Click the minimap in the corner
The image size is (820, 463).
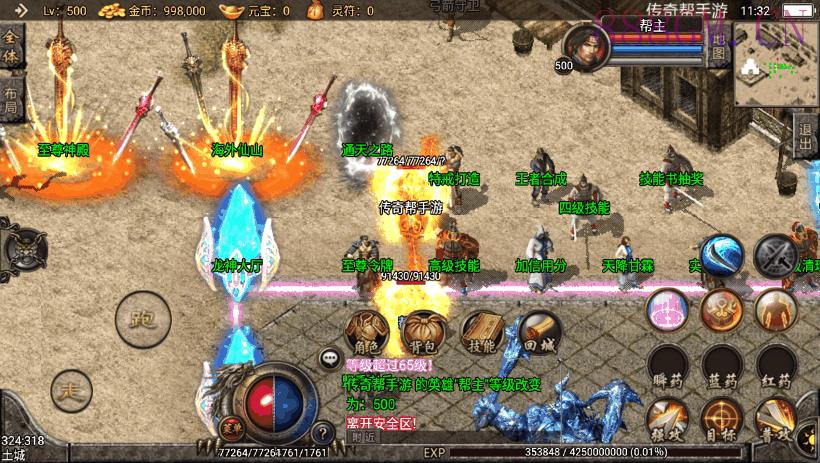coord(776,68)
